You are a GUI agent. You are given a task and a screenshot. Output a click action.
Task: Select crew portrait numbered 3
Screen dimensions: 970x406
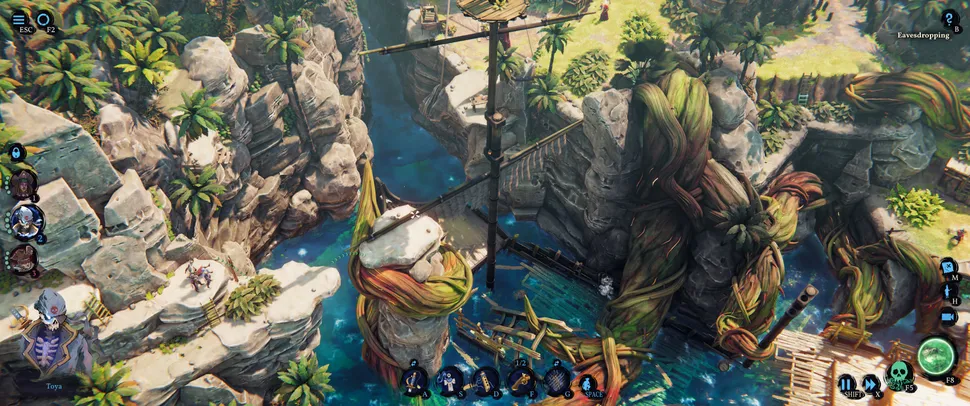tap(23, 258)
